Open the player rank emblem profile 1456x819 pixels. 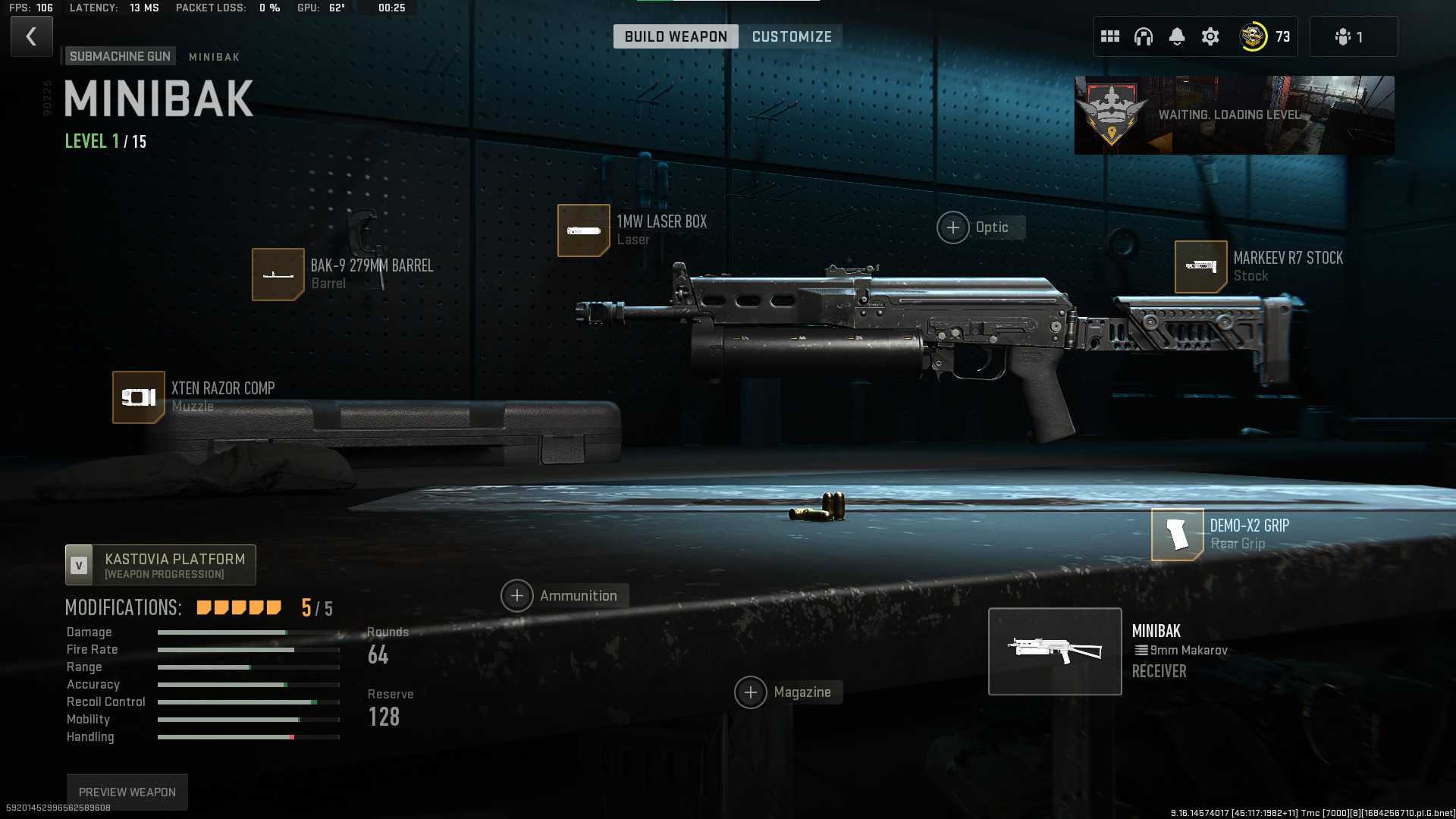click(x=1254, y=36)
